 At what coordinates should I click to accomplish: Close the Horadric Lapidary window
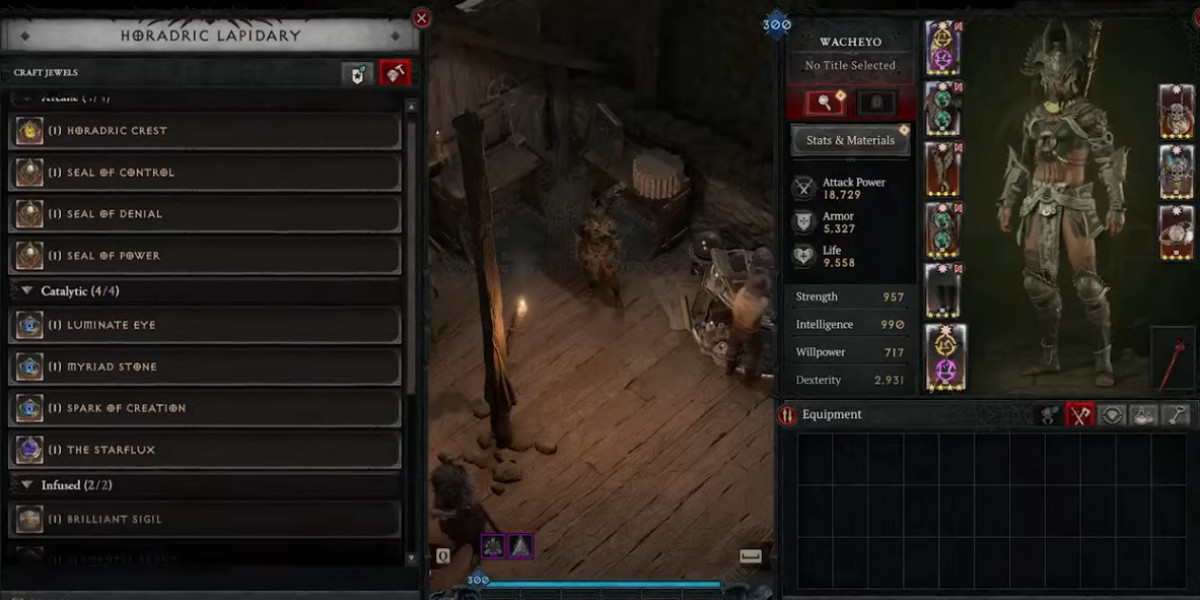tap(422, 18)
